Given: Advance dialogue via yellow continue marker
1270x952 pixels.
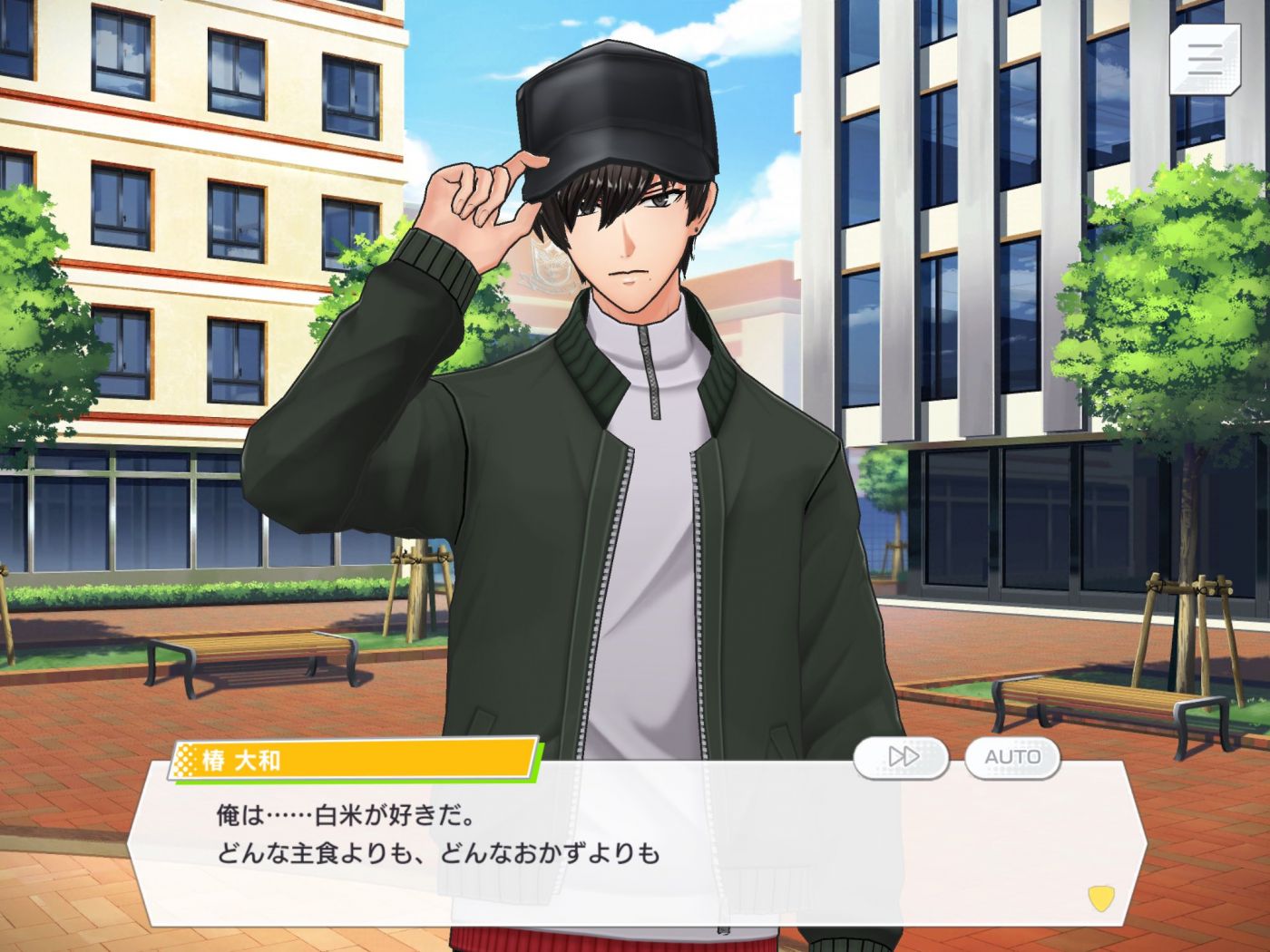Looking at the screenshot, I should click(1100, 898).
